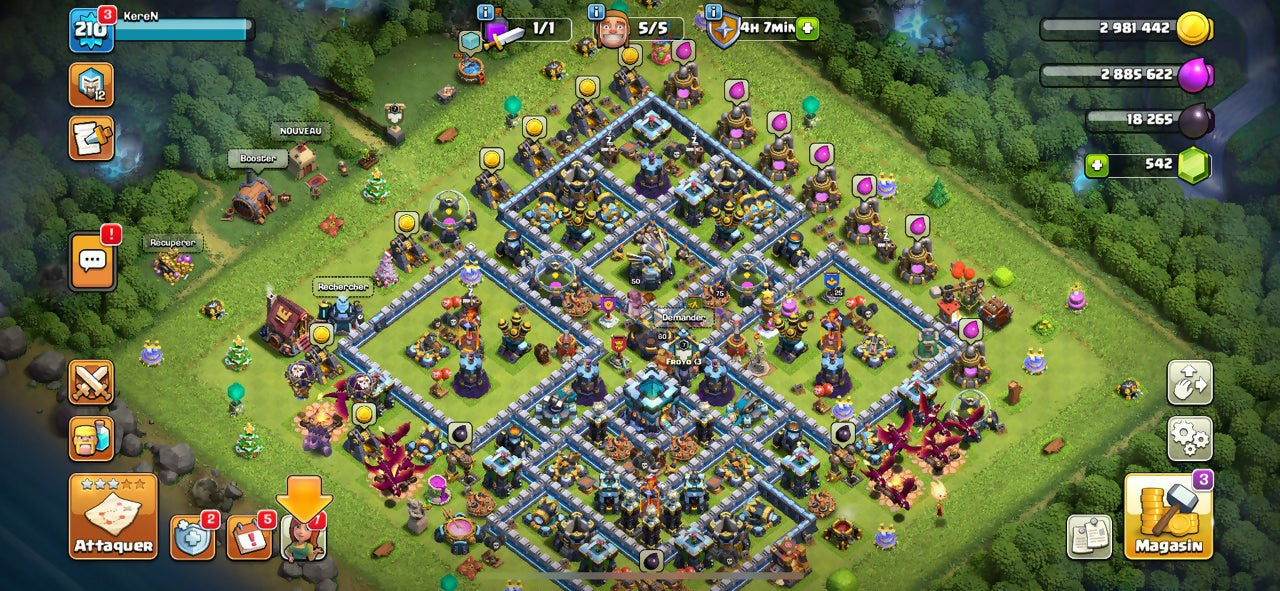Add gems with the green plus button

(1097, 166)
